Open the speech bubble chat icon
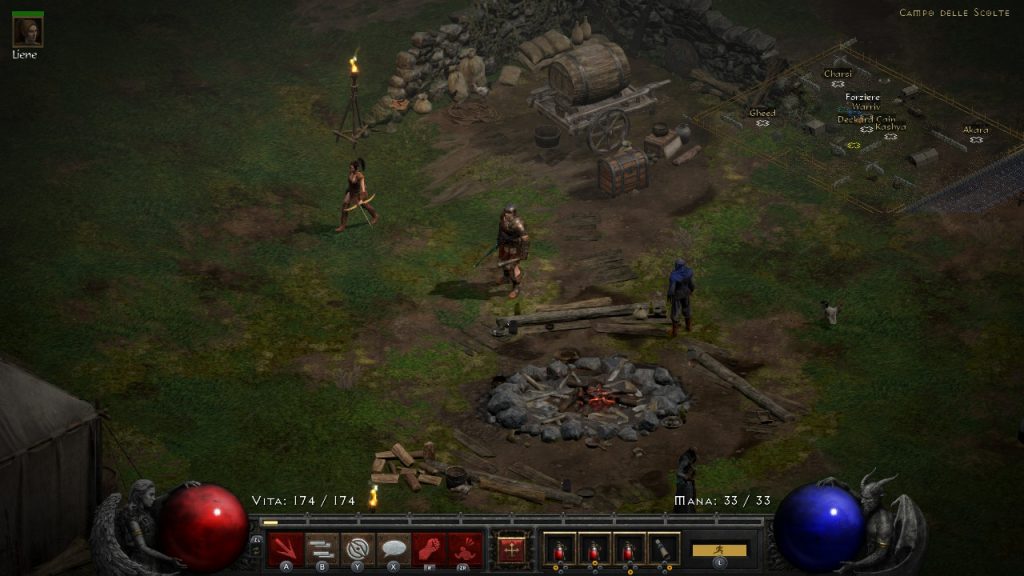The image size is (1024, 576). coord(393,549)
